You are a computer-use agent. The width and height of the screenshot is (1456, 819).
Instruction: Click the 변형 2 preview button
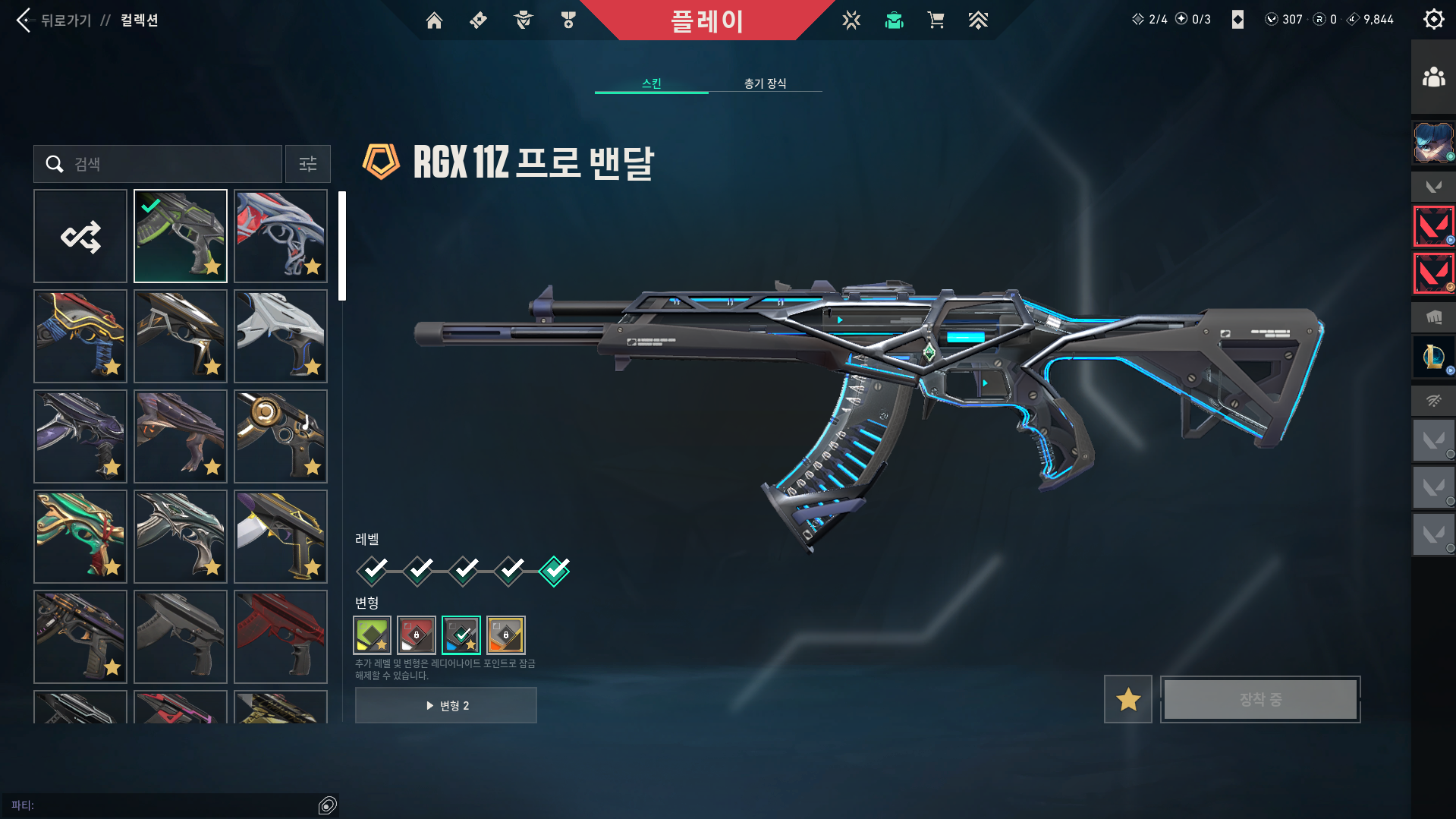coord(445,704)
